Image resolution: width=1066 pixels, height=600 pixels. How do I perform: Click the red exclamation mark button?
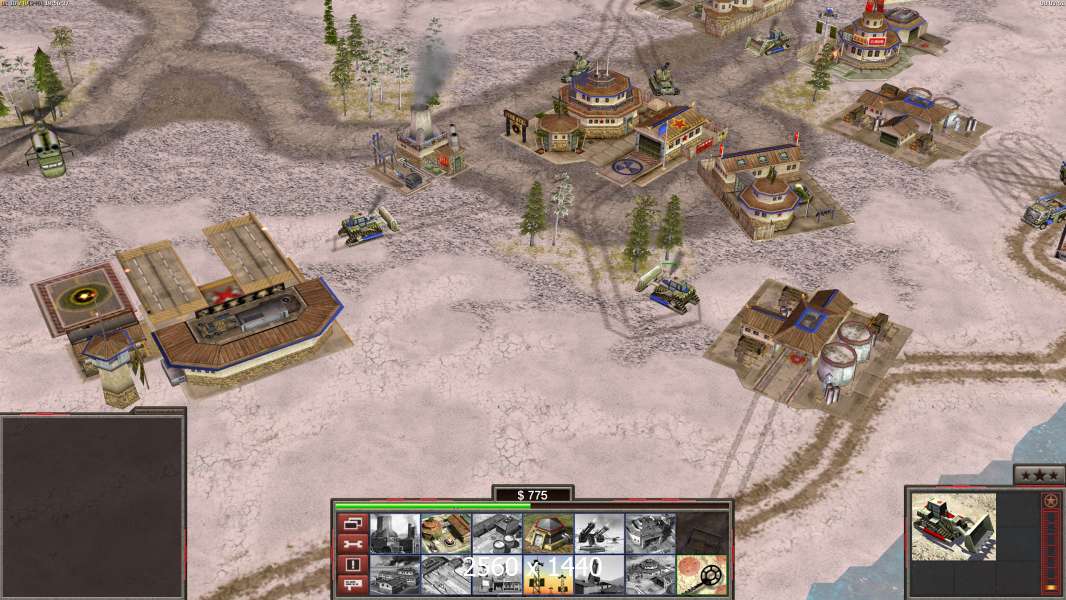coord(351,564)
